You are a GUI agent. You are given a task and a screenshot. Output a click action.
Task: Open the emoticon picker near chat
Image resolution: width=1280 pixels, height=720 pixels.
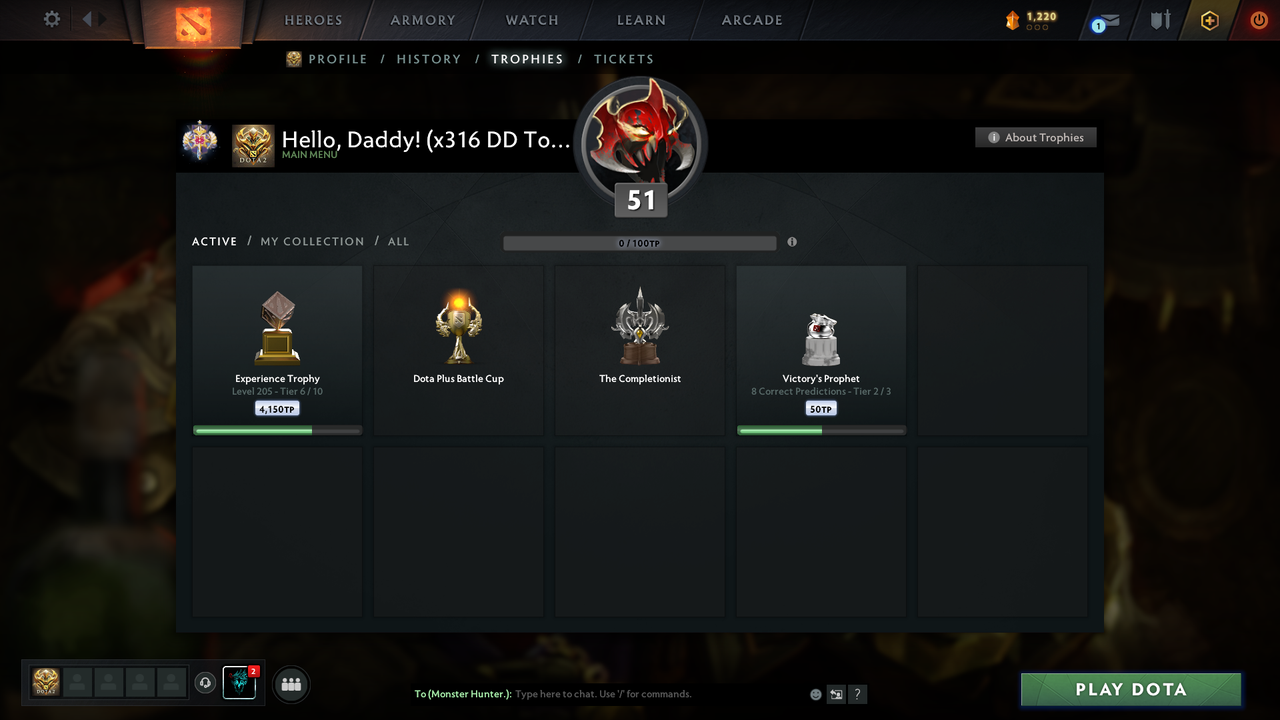pyautogui.click(x=815, y=693)
